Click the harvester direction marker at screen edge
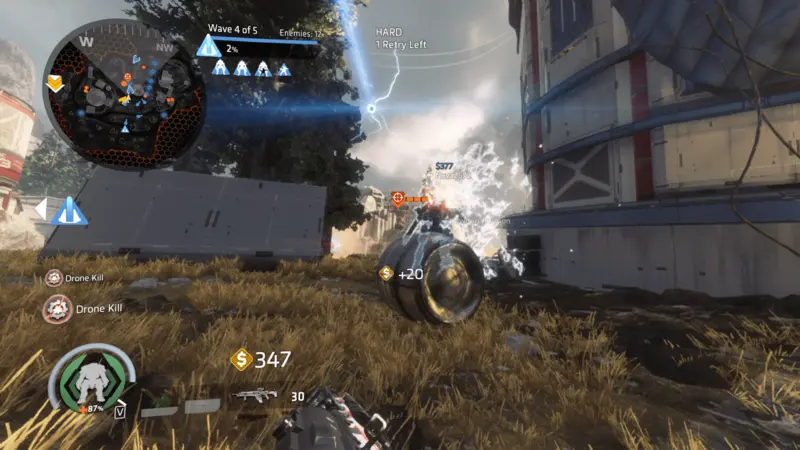The image size is (800, 450). 68,211
